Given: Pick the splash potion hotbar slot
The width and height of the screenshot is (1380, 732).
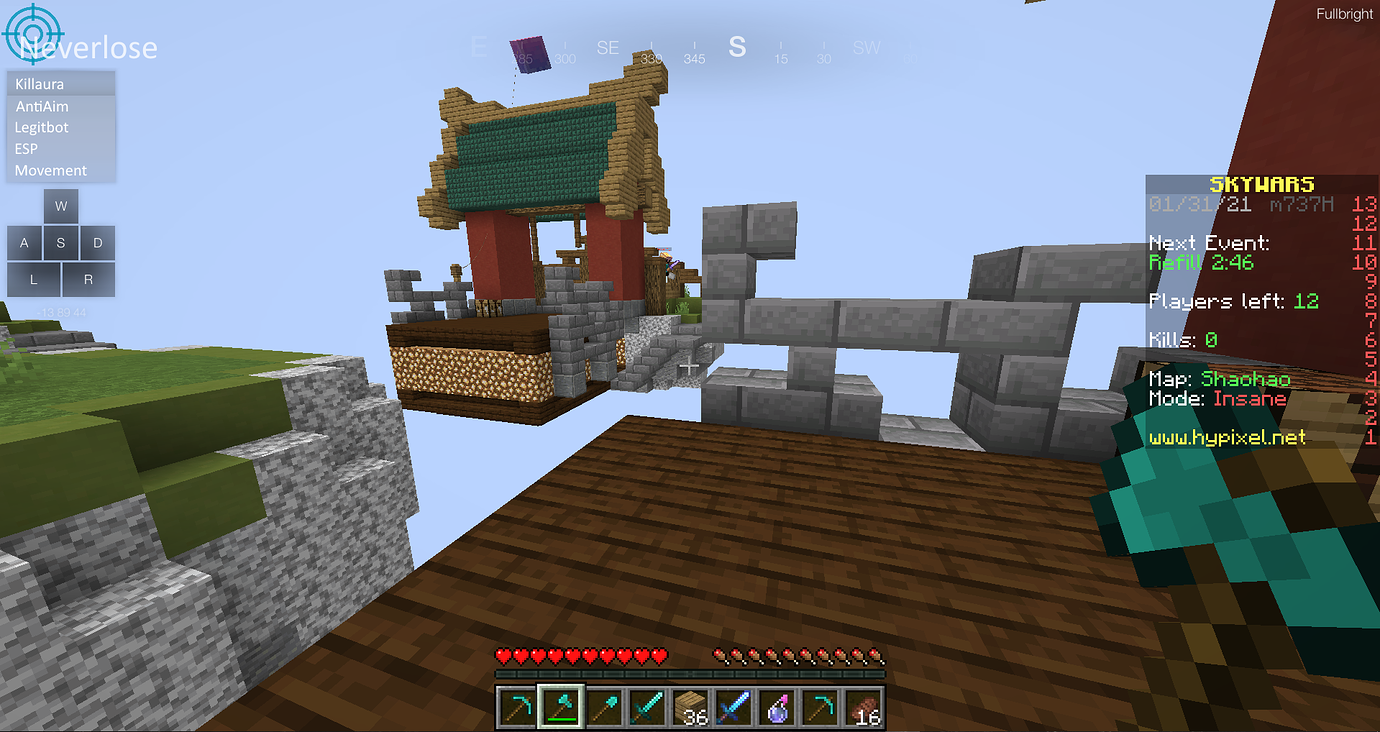Looking at the screenshot, I should (x=777, y=706).
